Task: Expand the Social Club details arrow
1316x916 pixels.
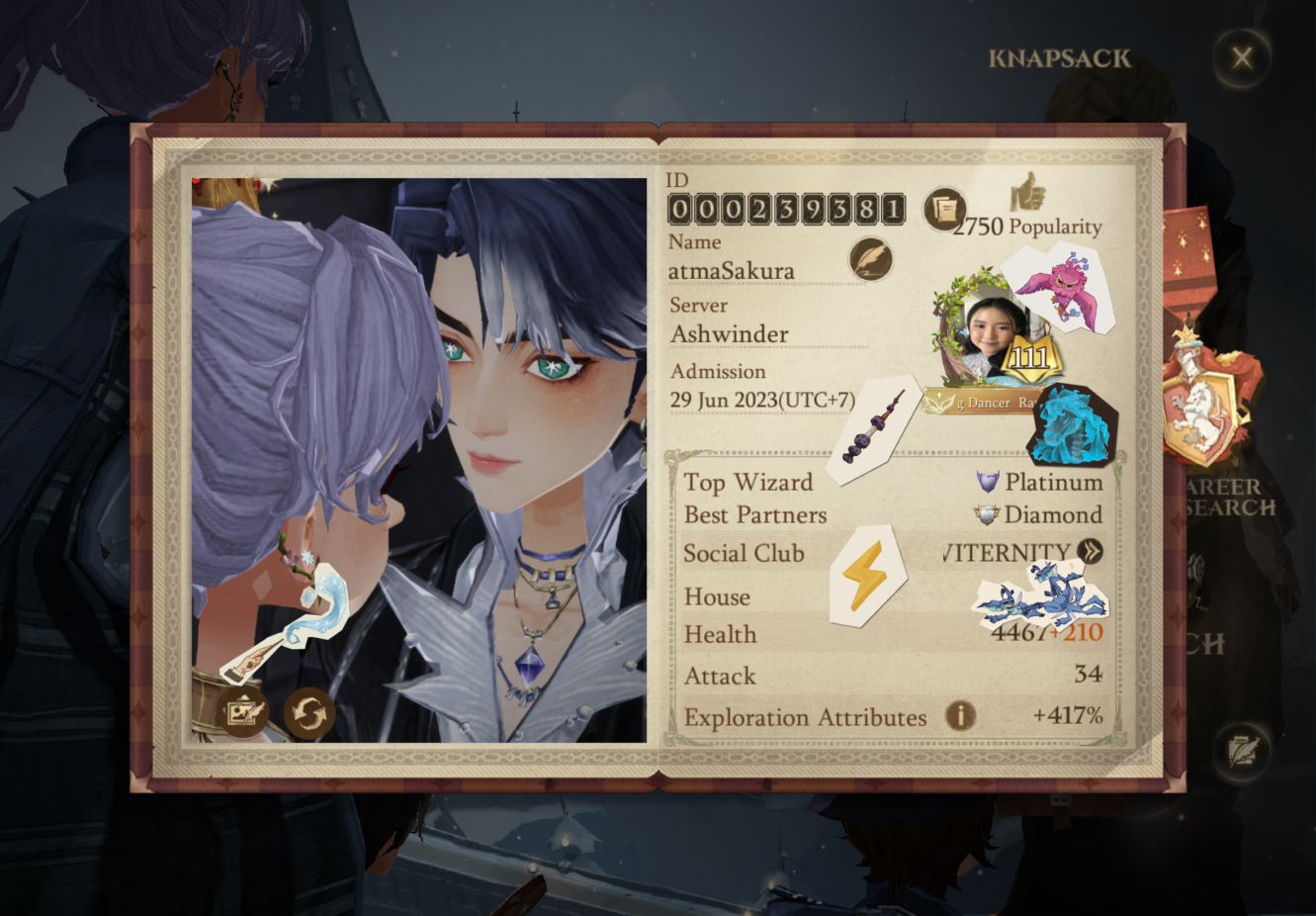Action: [1091, 551]
